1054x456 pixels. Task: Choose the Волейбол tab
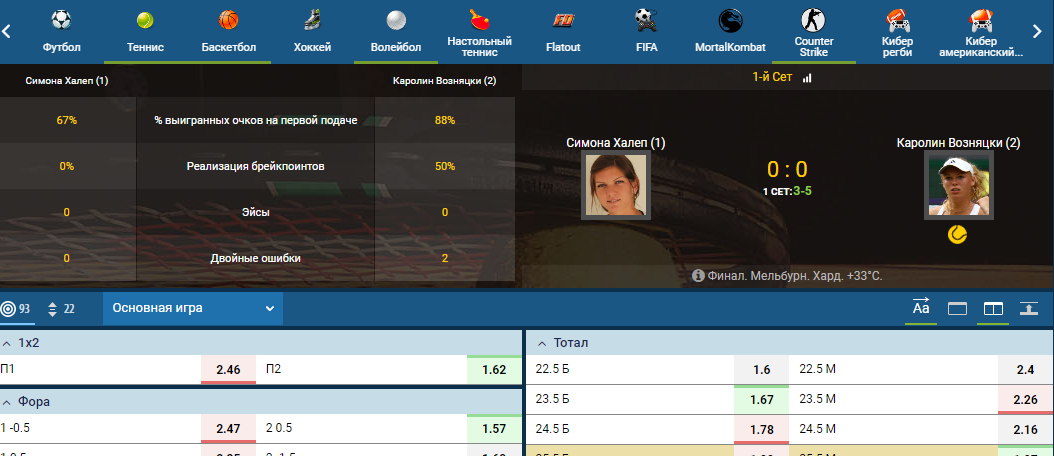coord(397,31)
